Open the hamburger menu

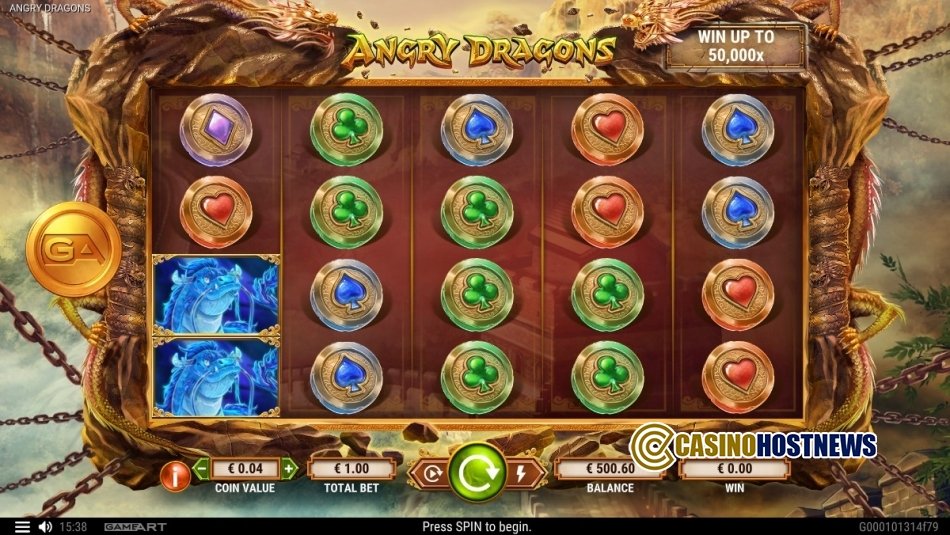(x=22, y=526)
